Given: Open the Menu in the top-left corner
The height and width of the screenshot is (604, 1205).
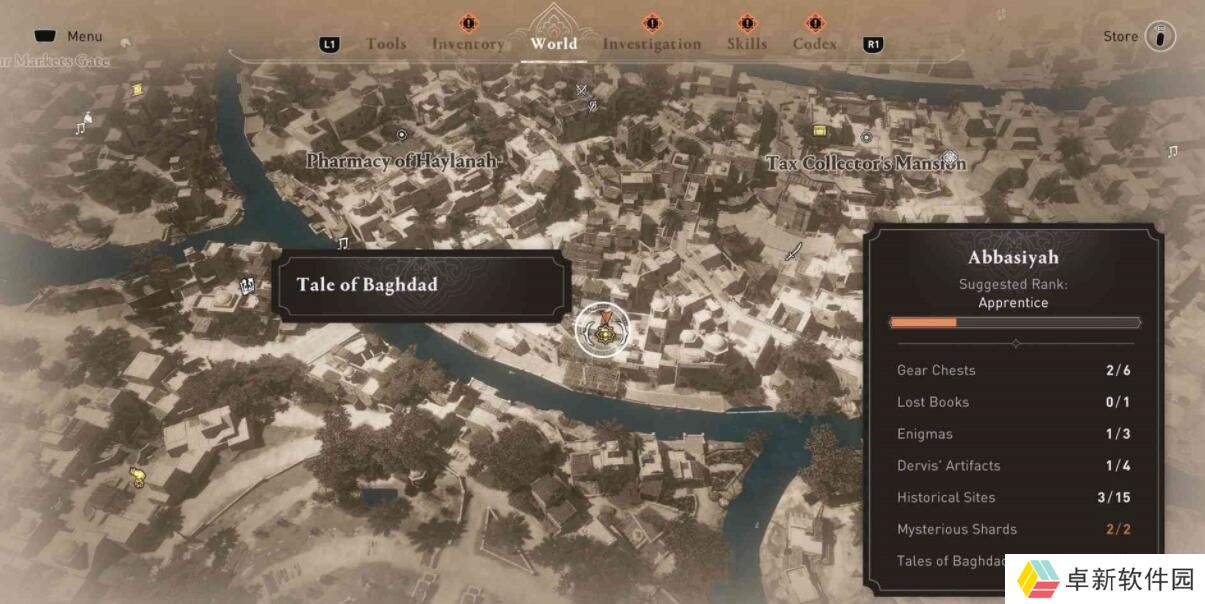Looking at the screenshot, I should [x=68, y=36].
